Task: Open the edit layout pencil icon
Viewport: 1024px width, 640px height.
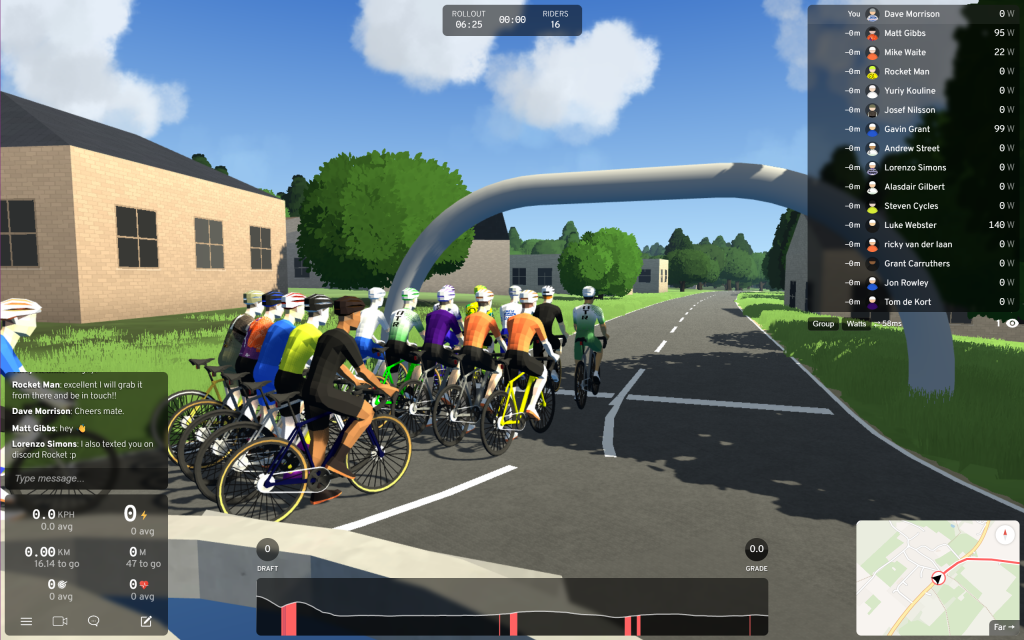Action: [x=146, y=621]
